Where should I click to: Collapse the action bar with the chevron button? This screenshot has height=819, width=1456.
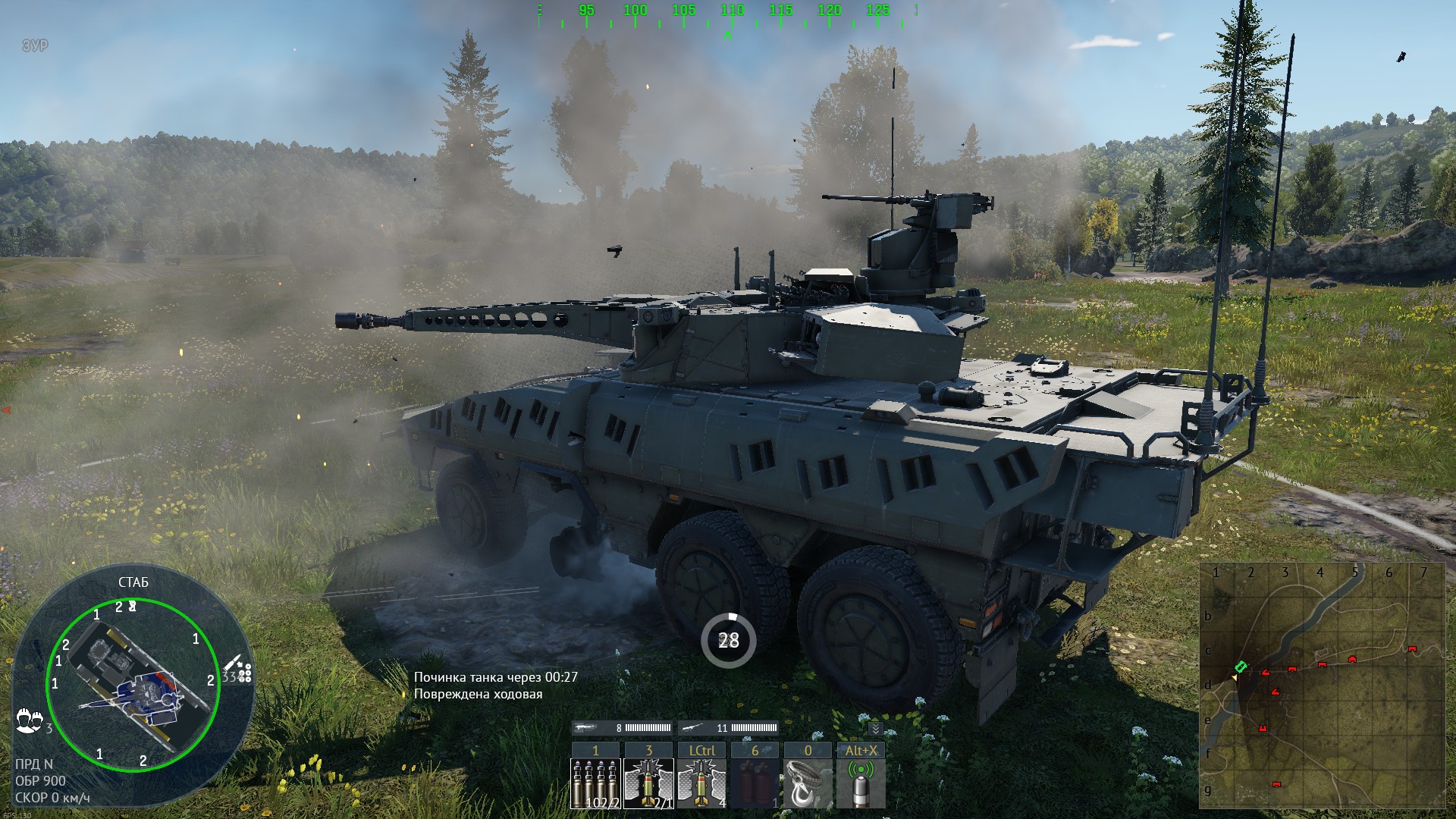(875, 729)
